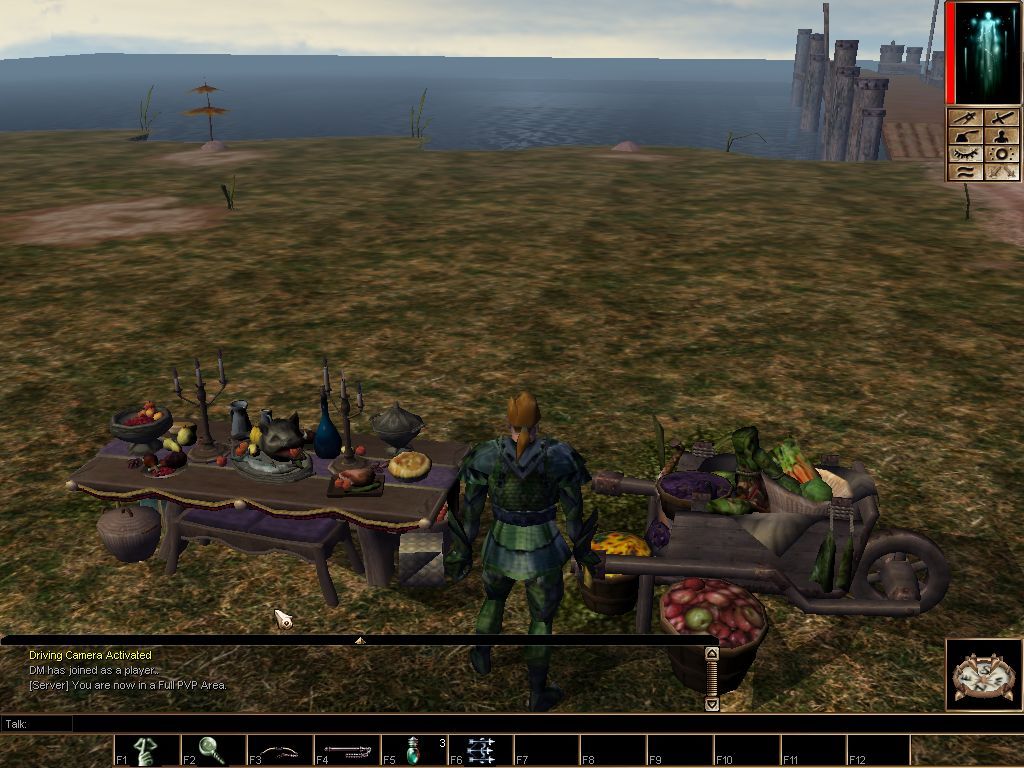Click the compass in the corner
The width and height of the screenshot is (1024, 768).
[983, 675]
